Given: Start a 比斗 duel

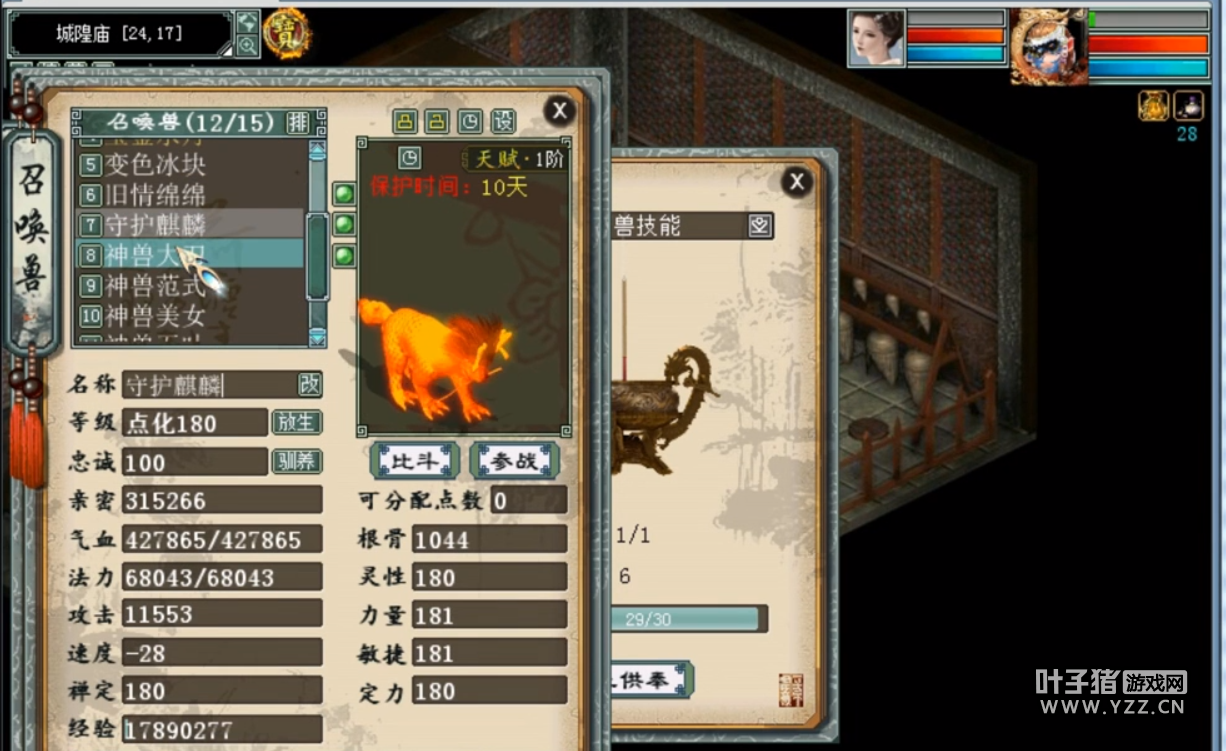Looking at the screenshot, I should click(x=414, y=461).
